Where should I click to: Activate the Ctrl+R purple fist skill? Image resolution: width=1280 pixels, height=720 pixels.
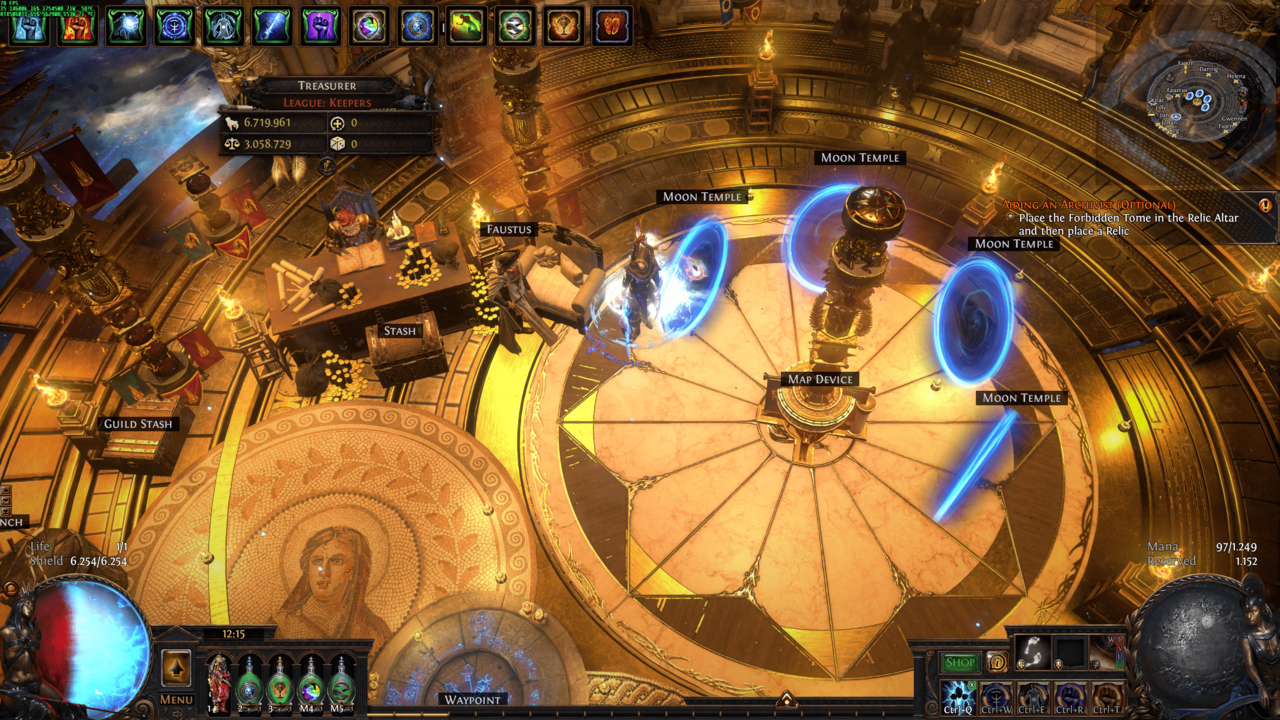[x=1069, y=696]
